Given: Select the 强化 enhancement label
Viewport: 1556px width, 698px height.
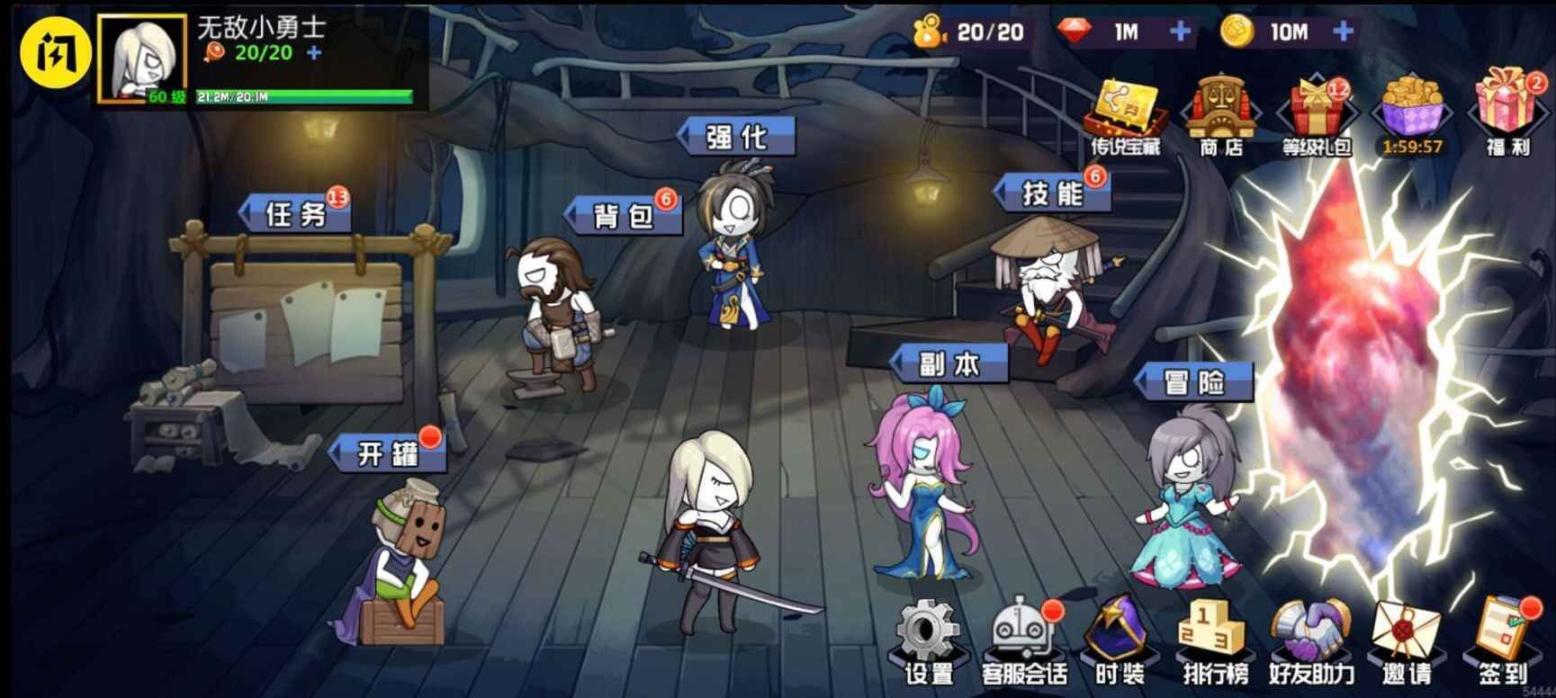Looking at the screenshot, I should tap(737, 137).
